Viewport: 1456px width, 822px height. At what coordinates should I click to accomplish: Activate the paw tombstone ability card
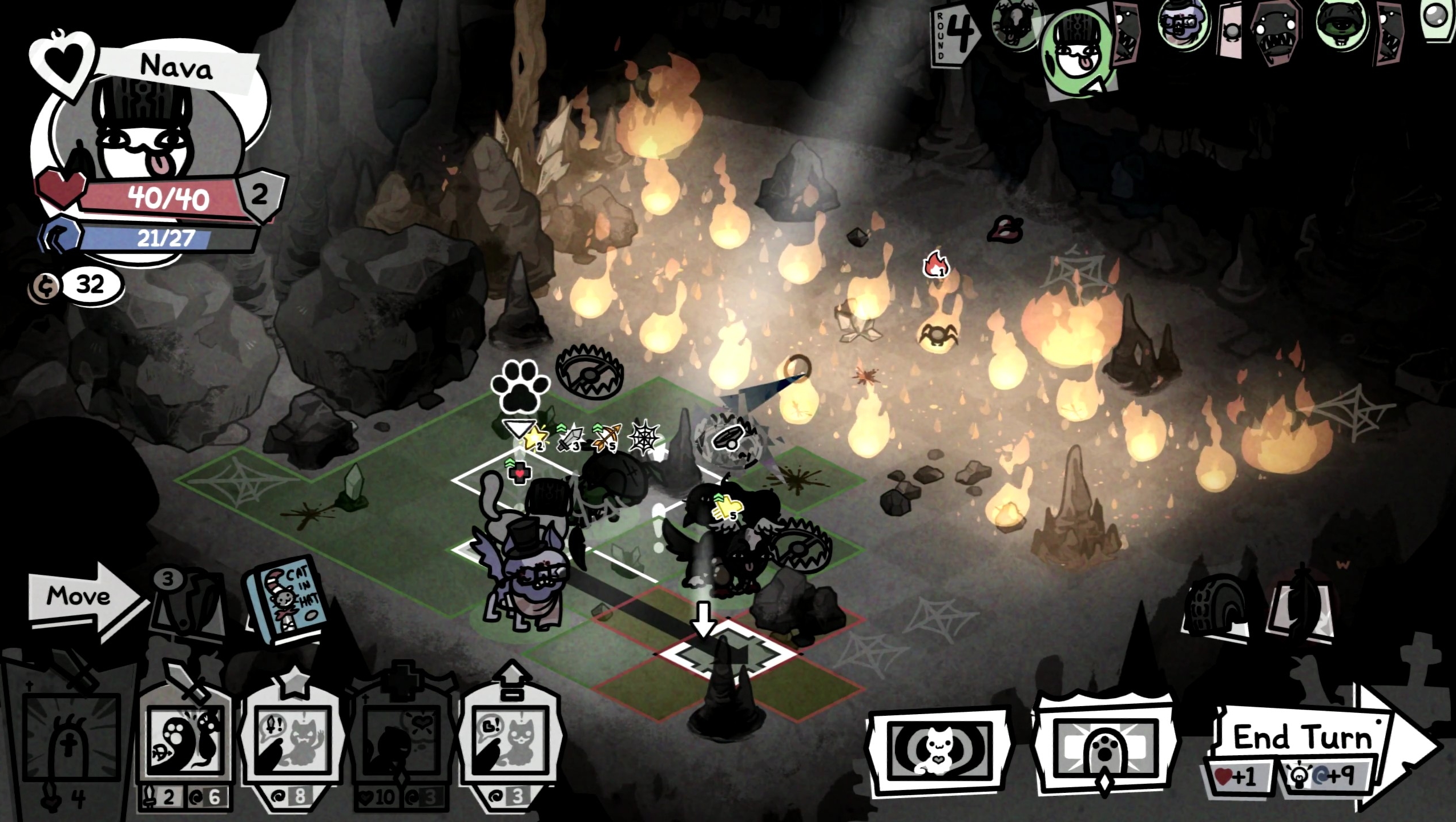pyautogui.click(x=1103, y=751)
